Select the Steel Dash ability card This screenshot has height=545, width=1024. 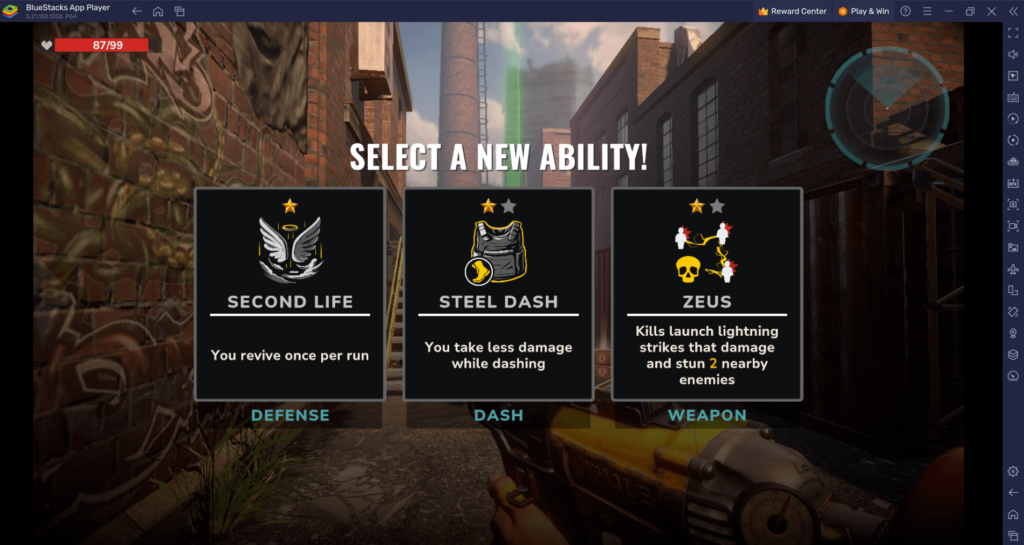click(x=498, y=294)
